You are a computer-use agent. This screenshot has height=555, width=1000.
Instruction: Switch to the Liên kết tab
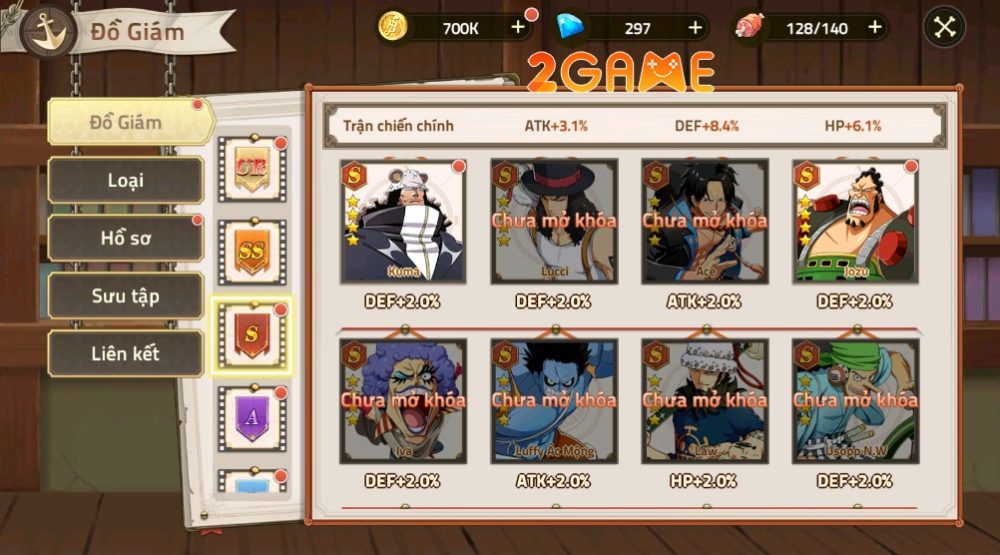126,353
